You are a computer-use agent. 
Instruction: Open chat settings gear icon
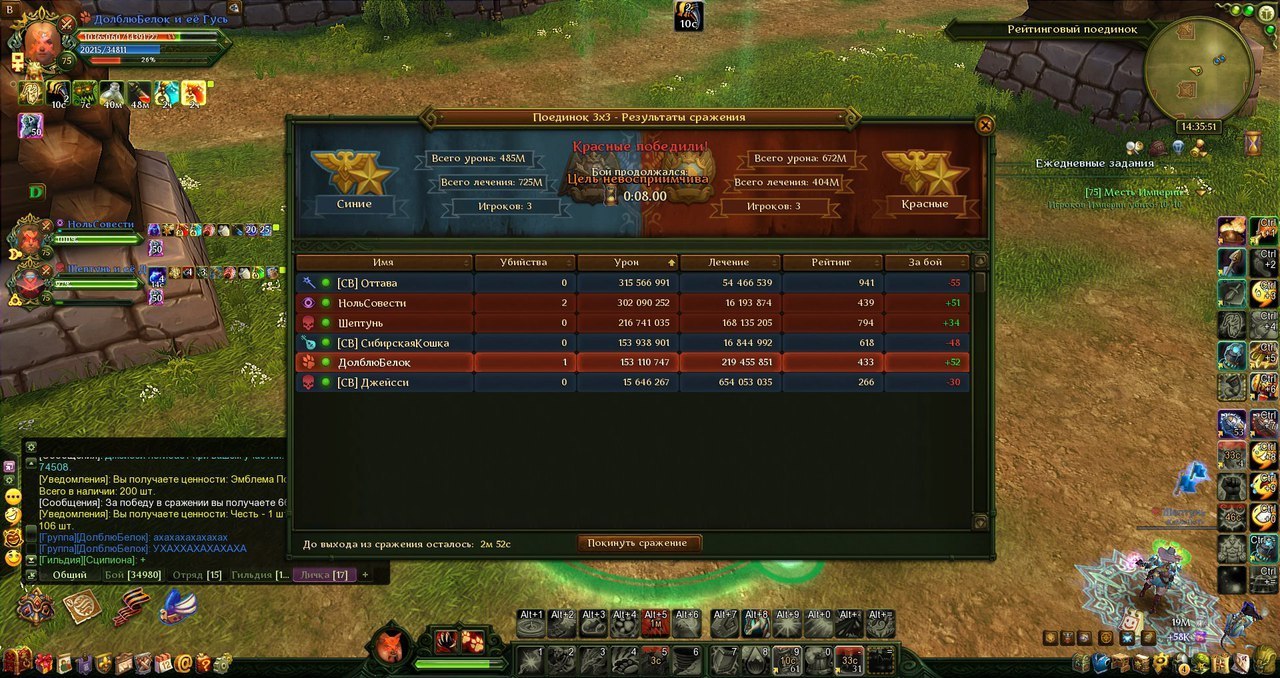tap(31, 447)
